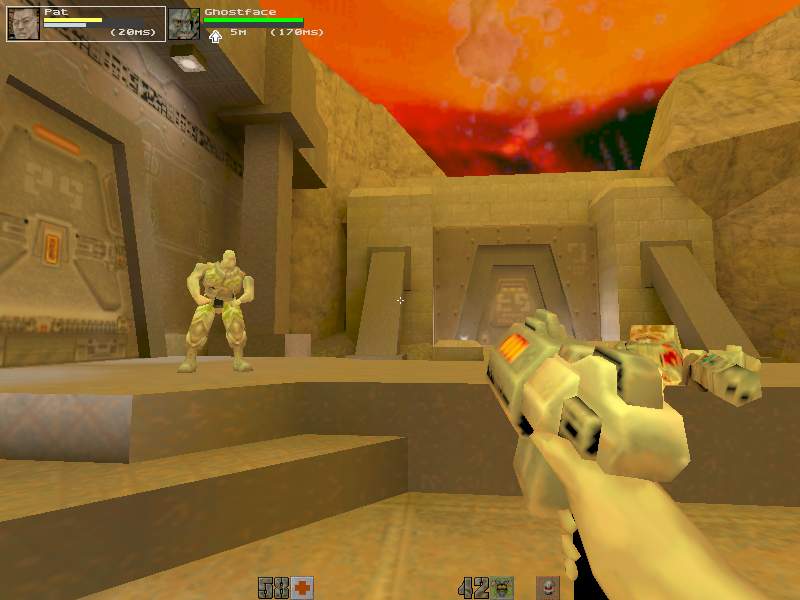Click Ghostface's teammate portrait
Image resolution: width=800 pixels, height=600 pixels.
(183, 24)
